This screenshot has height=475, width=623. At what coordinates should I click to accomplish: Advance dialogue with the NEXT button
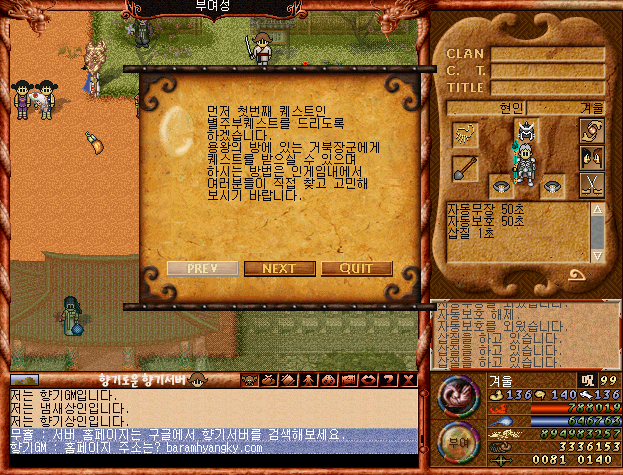(279, 268)
